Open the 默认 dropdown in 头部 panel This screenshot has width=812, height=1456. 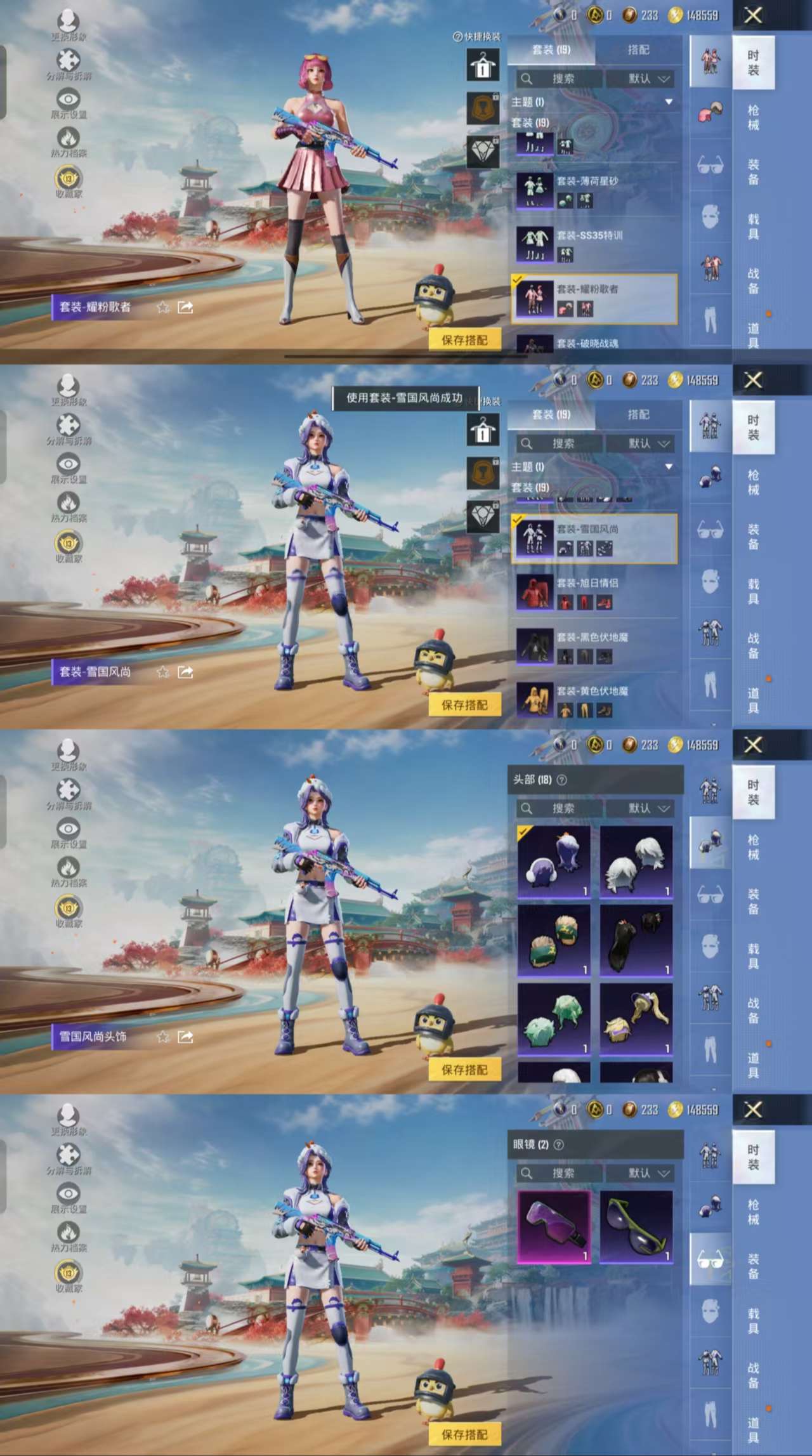point(641,808)
